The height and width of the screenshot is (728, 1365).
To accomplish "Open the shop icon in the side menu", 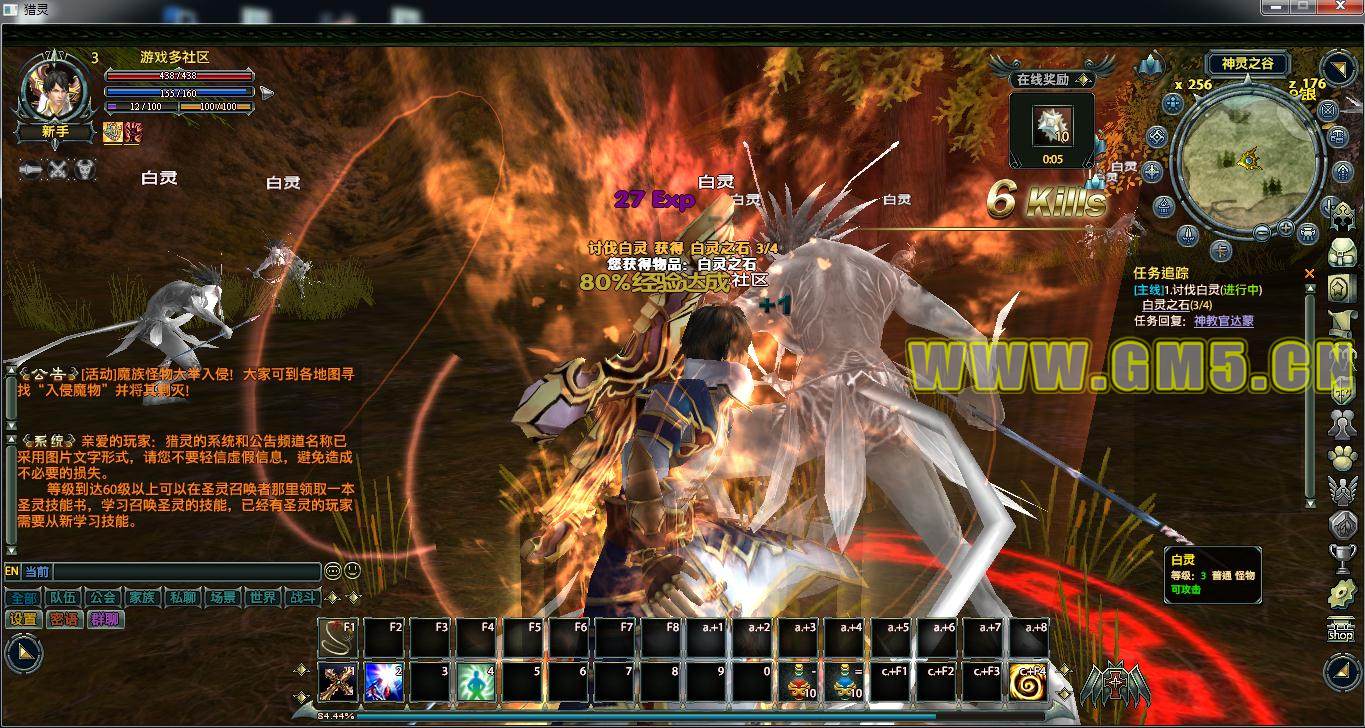I will click(1340, 631).
